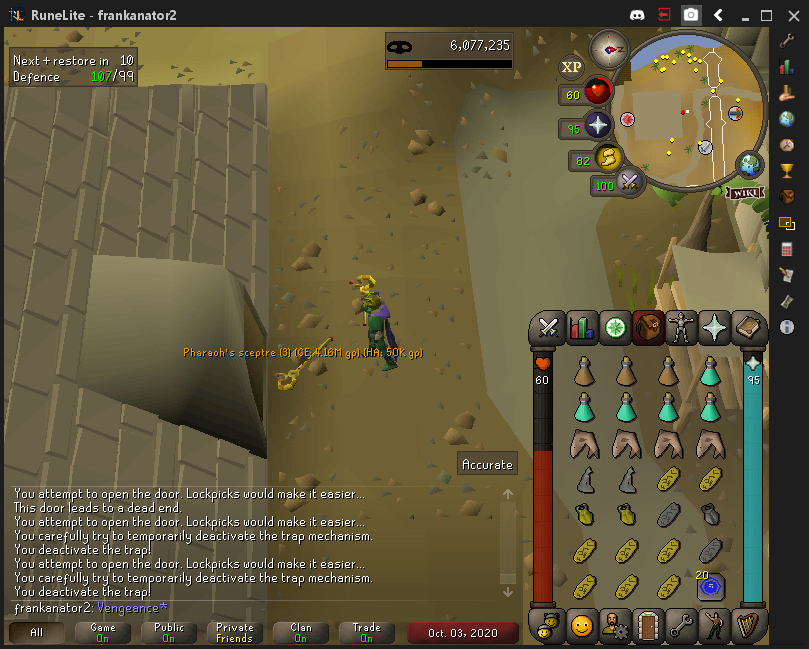Toggle run using the run energy orb
The width and height of the screenshot is (809, 649).
tap(607, 158)
